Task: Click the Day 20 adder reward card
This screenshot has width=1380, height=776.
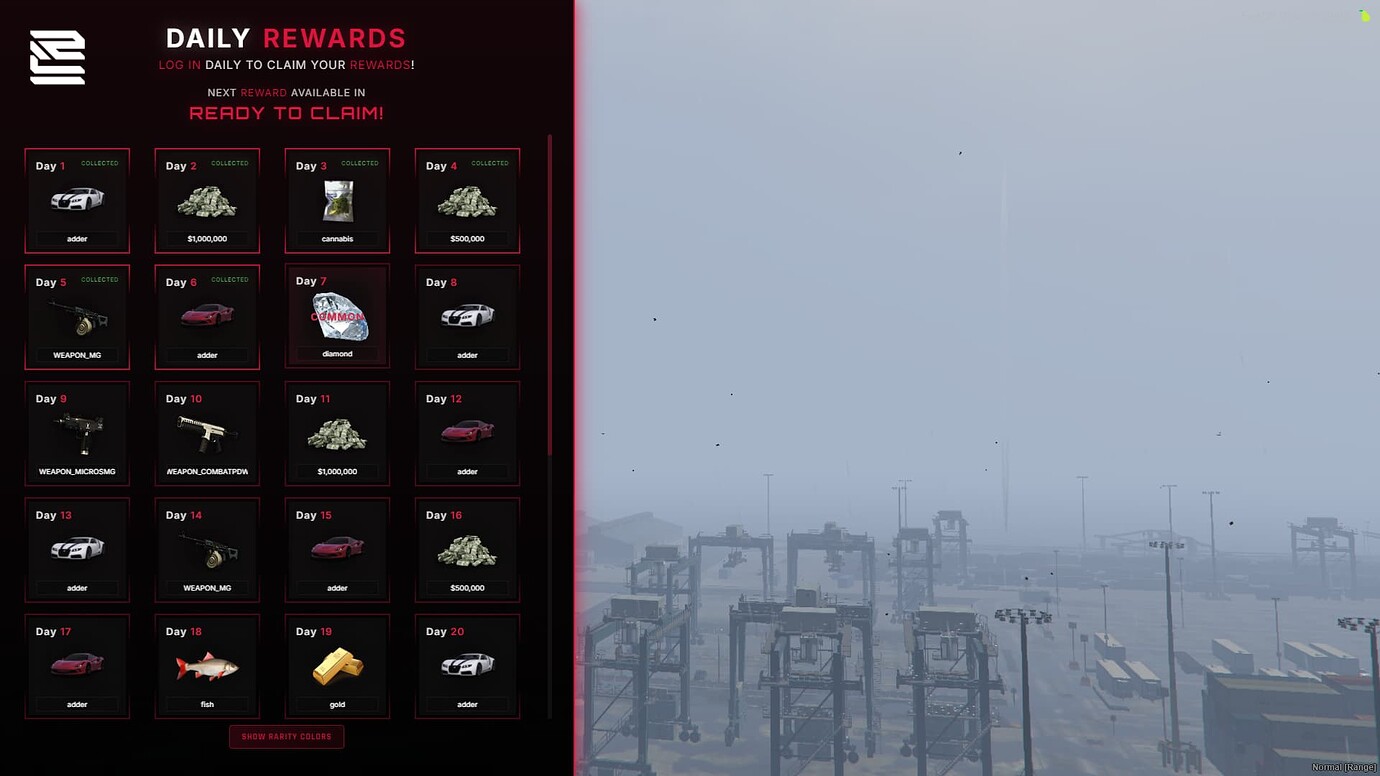Action: (x=467, y=664)
